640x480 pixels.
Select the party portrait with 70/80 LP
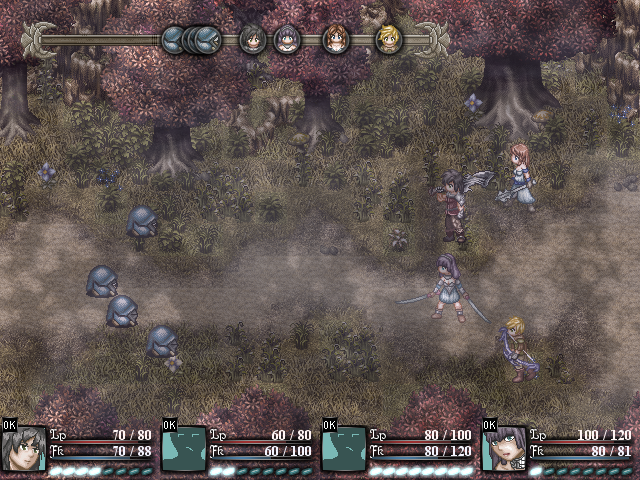click(24, 448)
